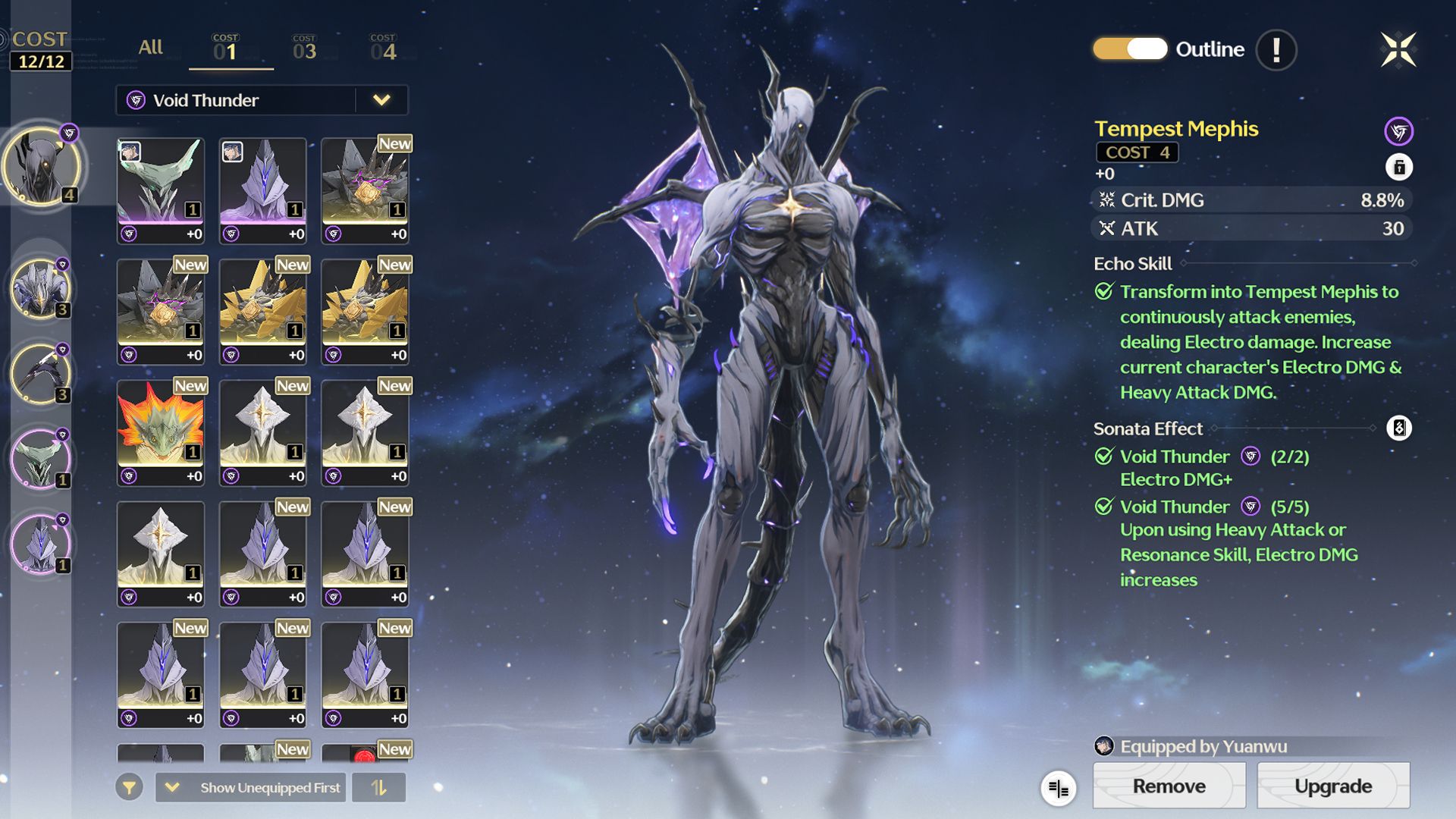
Task: Remove the equipped Tempest Mephis echo
Action: coord(1169,786)
